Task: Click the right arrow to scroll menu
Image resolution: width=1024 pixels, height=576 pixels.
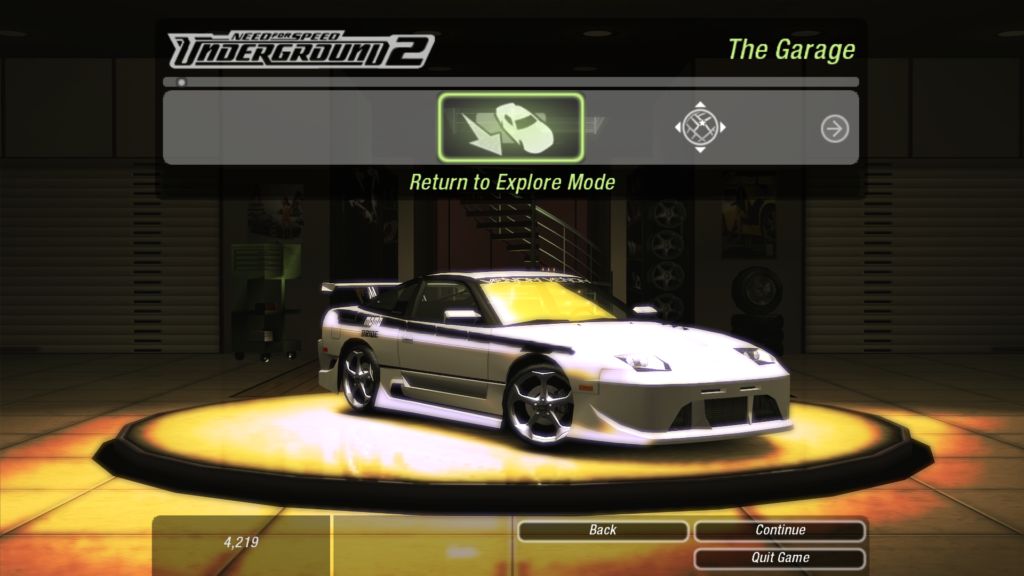Action: pyautogui.click(x=834, y=128)
